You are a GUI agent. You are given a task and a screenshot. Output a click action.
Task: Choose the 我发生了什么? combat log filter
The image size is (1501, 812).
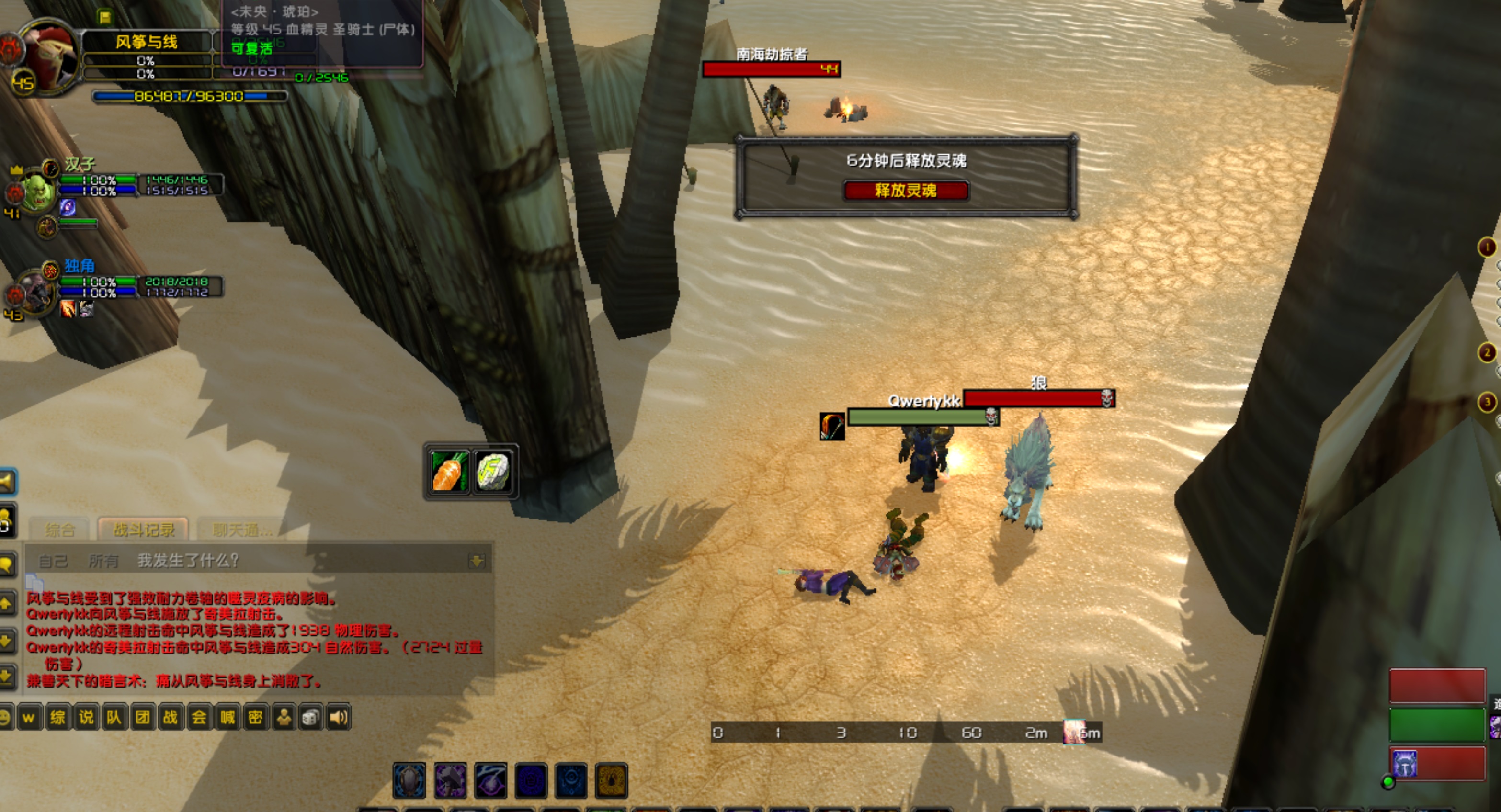tap(188, 560)
